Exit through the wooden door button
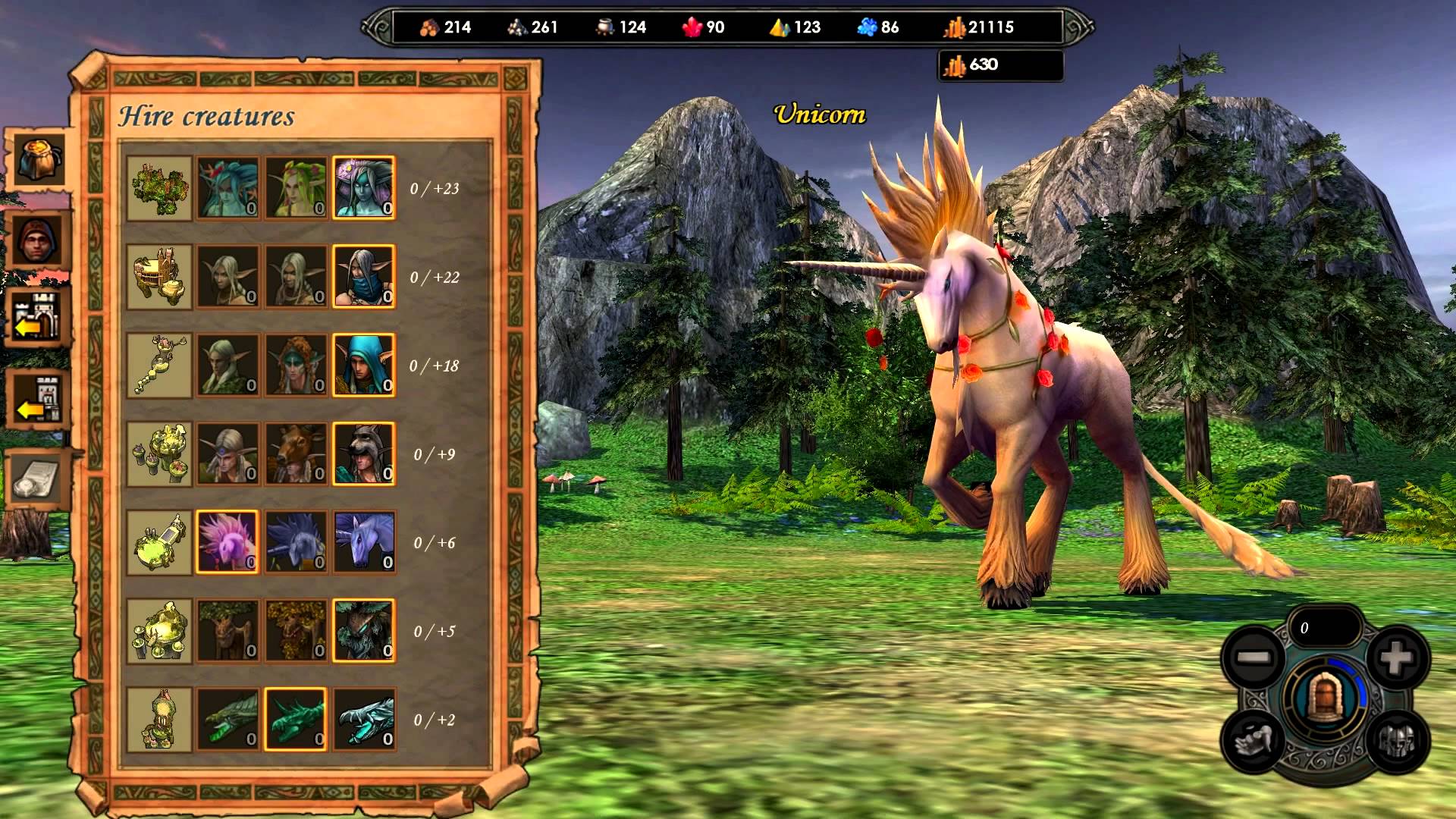Image resolution: width=1456 pixels, height=819 pixels. click(1326, 698)
